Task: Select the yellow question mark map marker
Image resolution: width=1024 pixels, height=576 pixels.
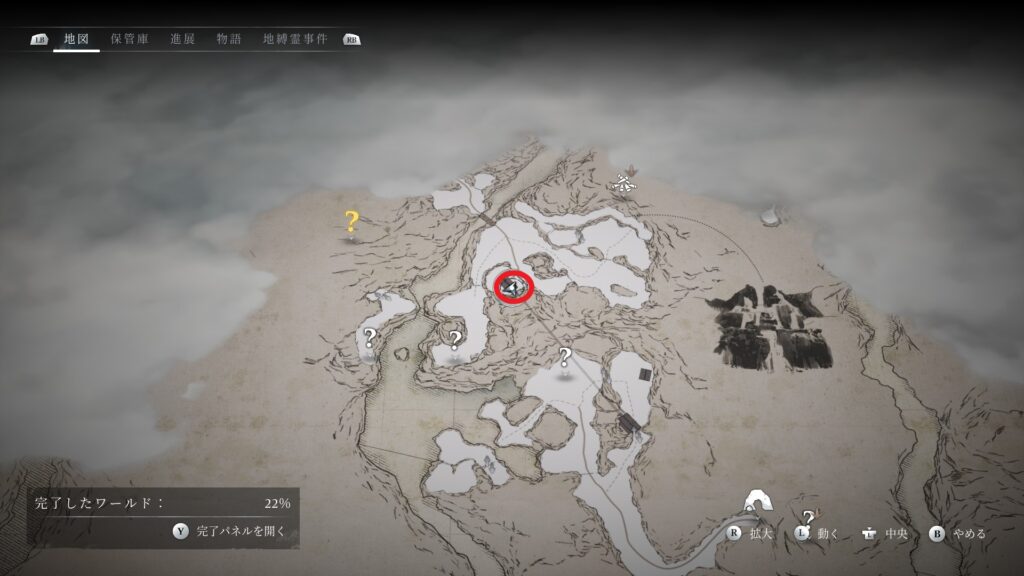Action: (x=351, y=221)
